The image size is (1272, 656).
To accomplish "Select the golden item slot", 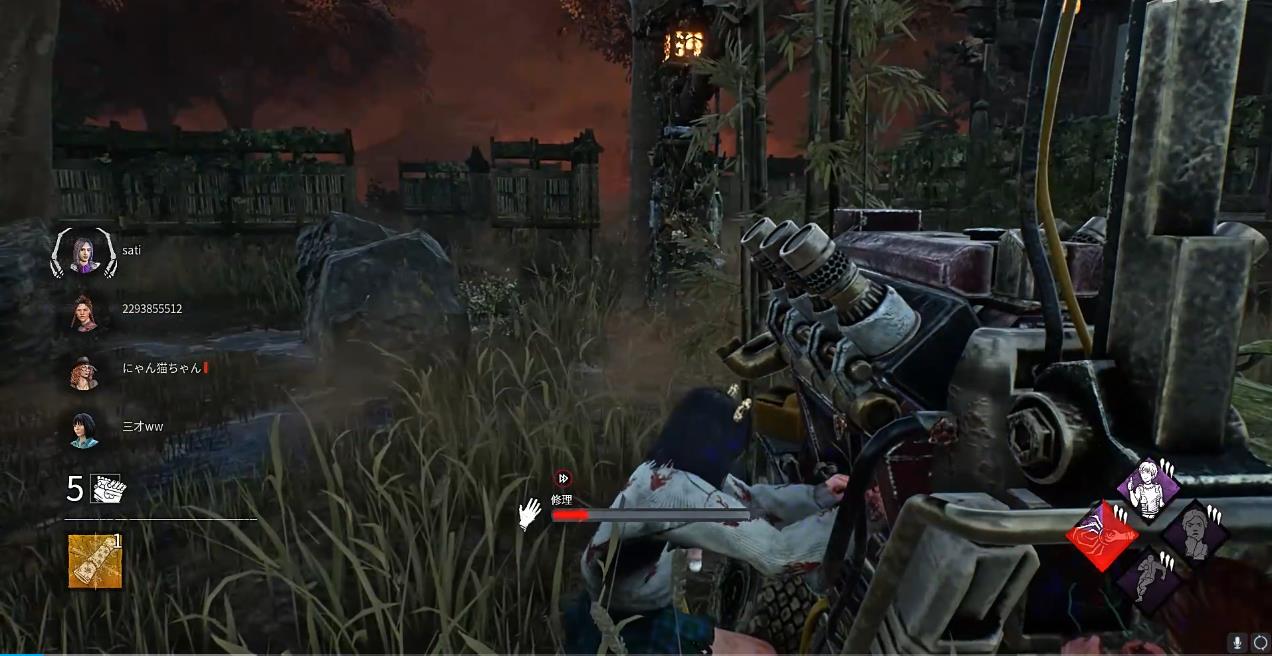I will click(x=95, y=561).
